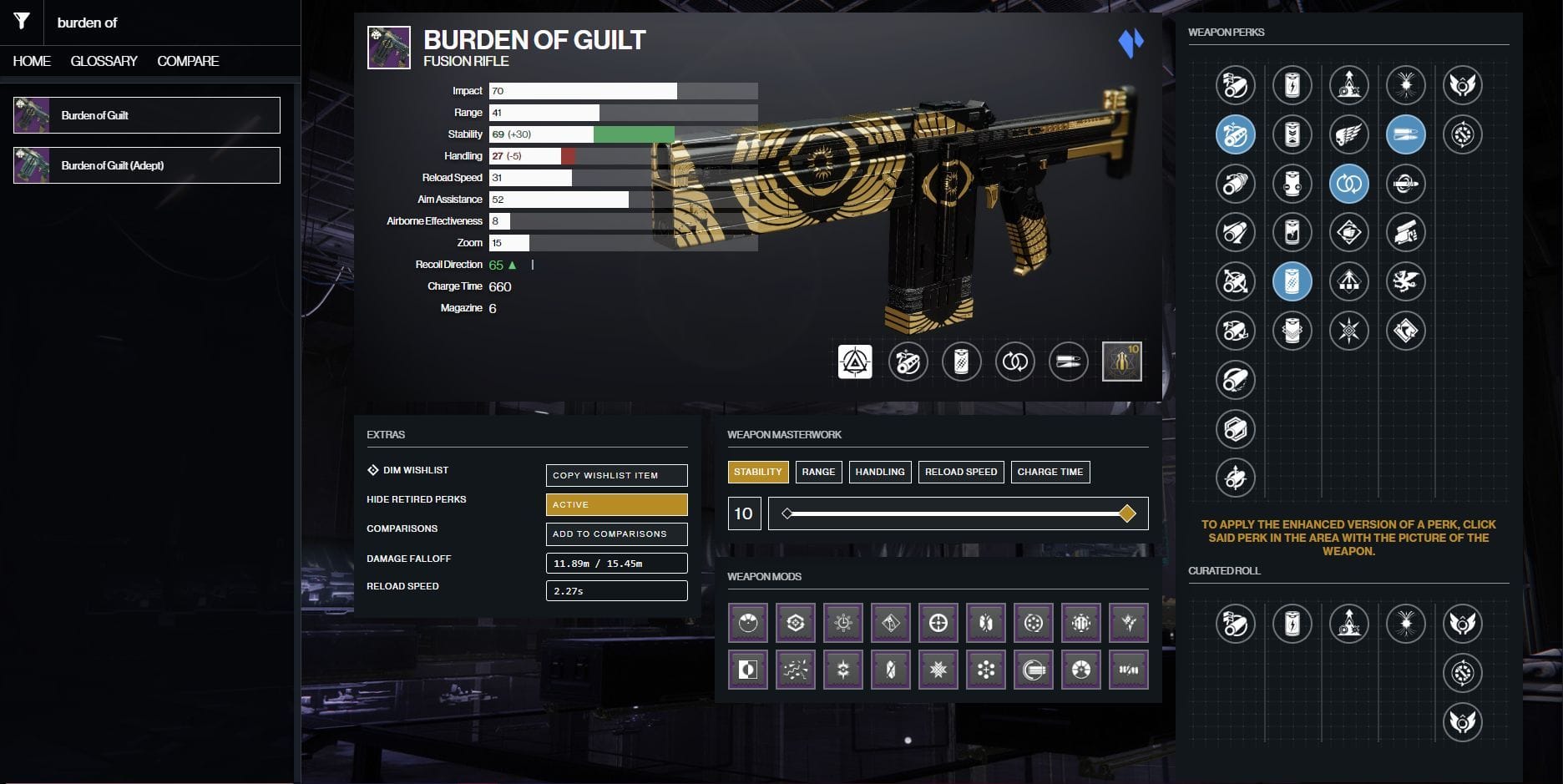Select the dragon-shaped perk icon in Weapon Perks
This screenshot has width=1563, height=784.
coord(1406,281)
